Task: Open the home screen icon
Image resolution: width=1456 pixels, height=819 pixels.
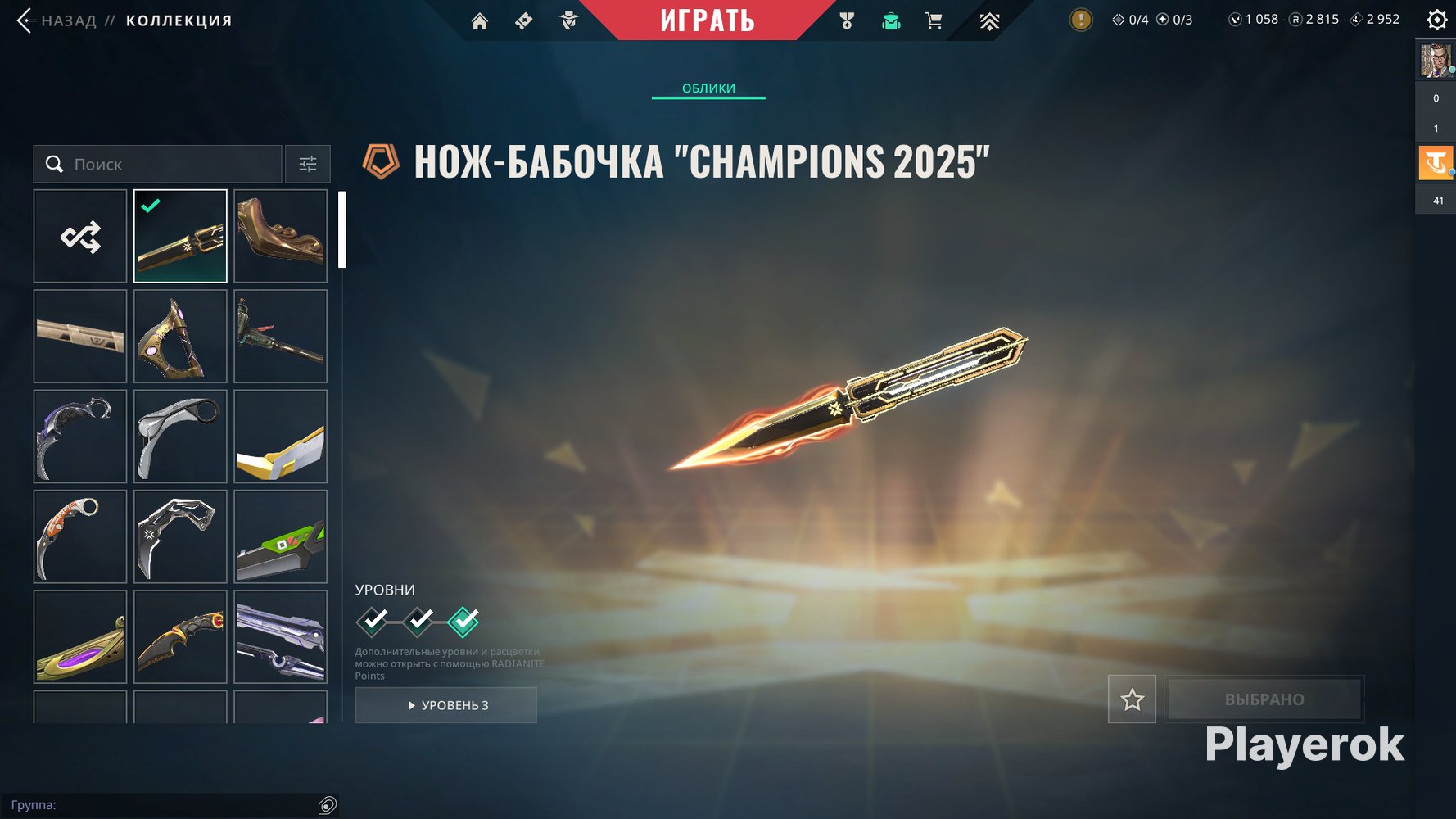Action: point(480,21)
